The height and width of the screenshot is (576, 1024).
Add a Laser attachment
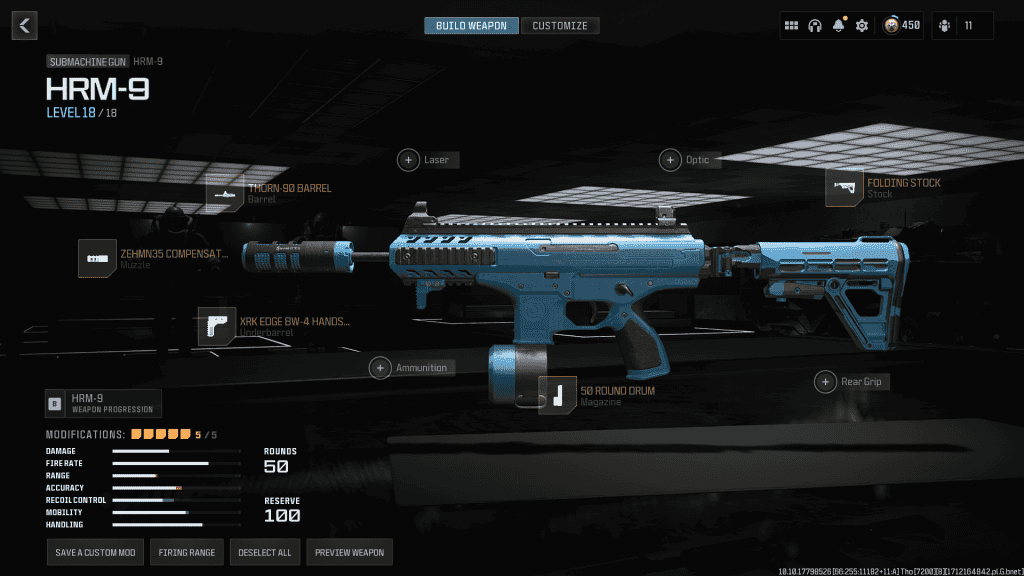(x=409, y=159)
